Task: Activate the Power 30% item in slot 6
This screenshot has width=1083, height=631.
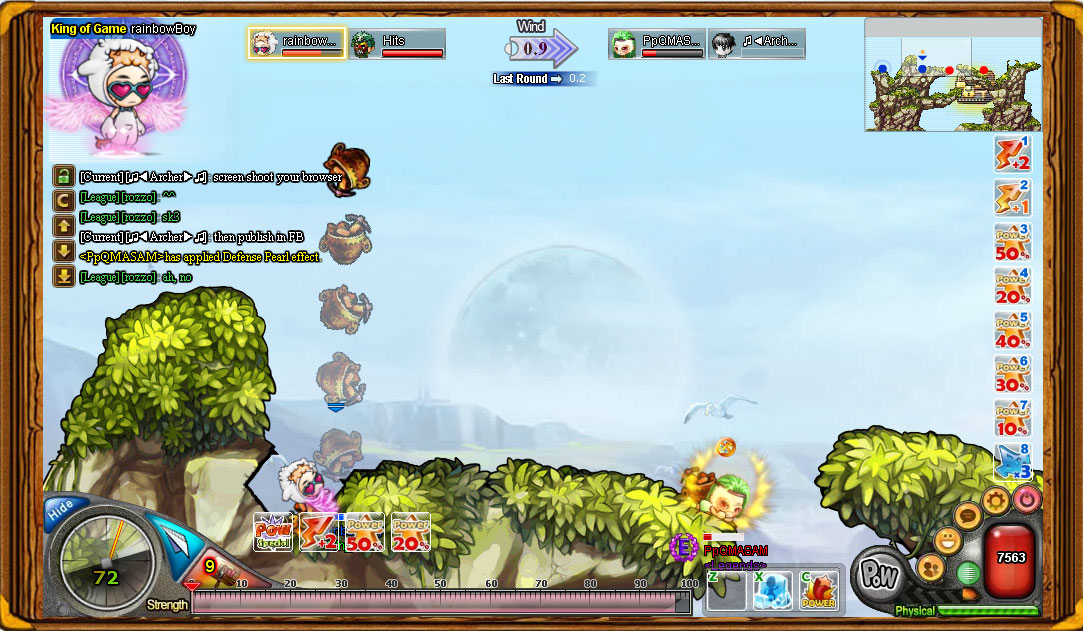Action: click(x=1012, y=375)
